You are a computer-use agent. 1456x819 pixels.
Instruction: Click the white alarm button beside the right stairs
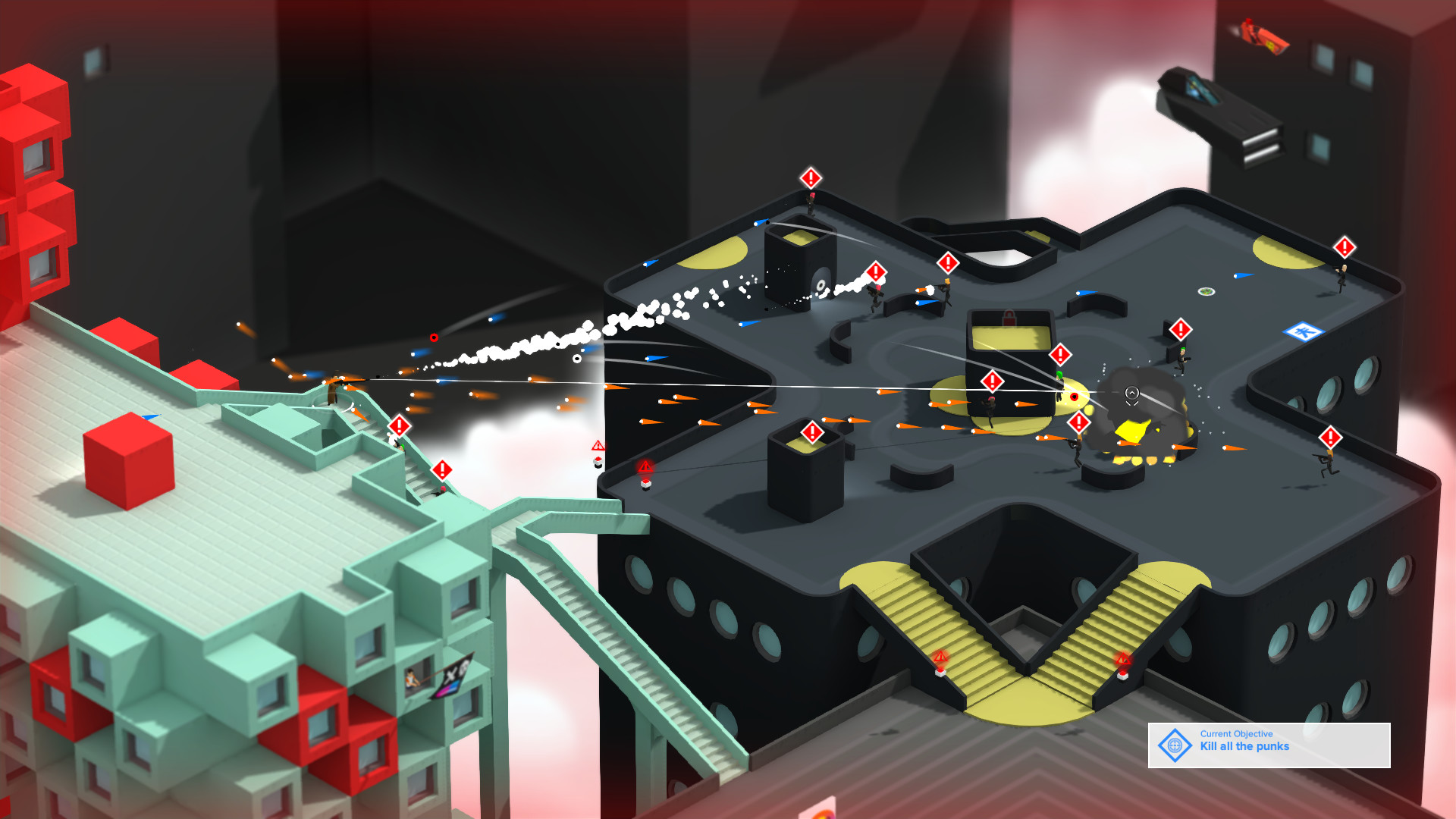1122,676
